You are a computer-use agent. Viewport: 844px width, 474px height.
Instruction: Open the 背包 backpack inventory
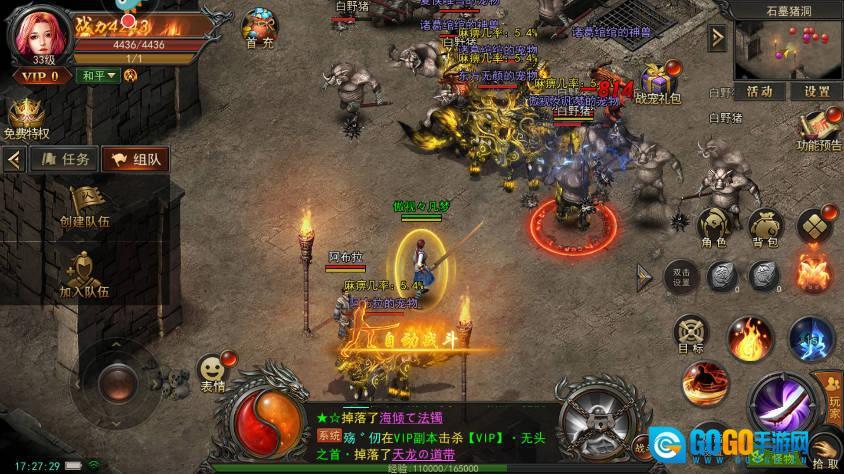click(764, 227)
